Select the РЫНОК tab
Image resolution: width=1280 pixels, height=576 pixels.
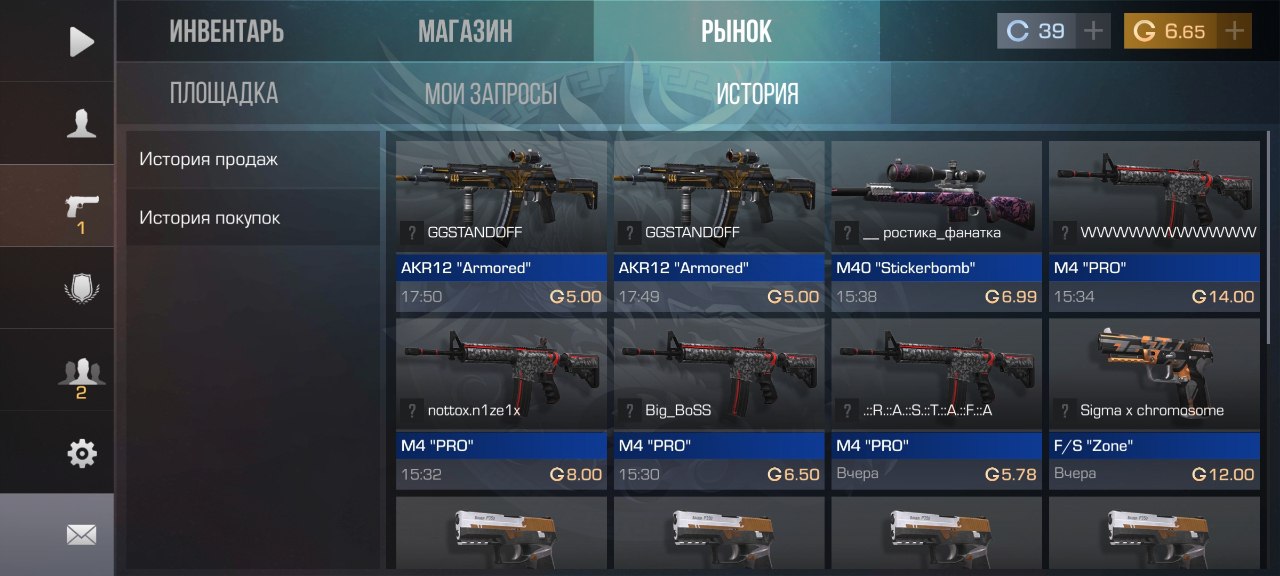click(x=736, y=31)
